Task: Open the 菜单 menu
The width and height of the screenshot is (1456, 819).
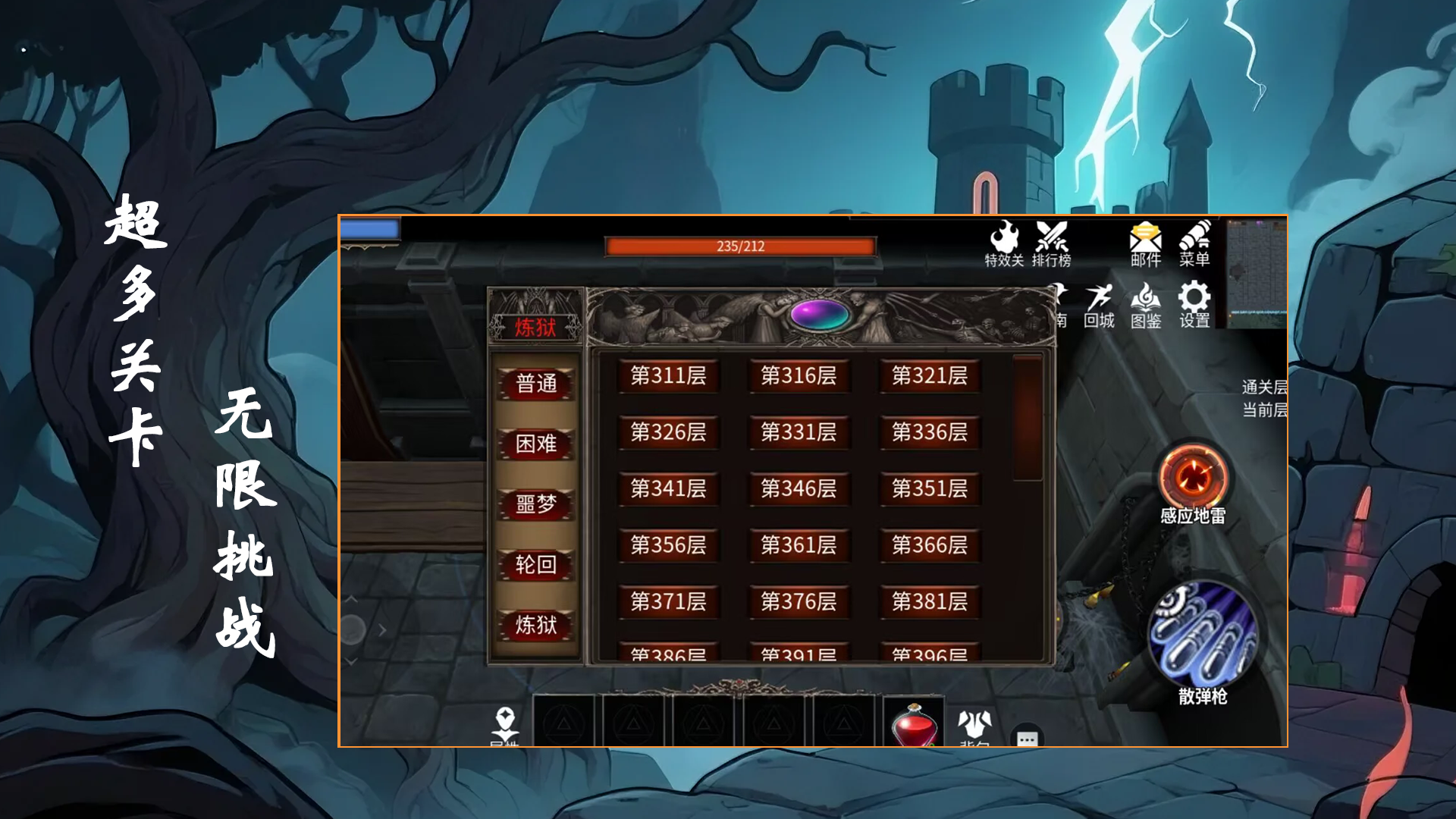Action: (x=1194, y=244)
